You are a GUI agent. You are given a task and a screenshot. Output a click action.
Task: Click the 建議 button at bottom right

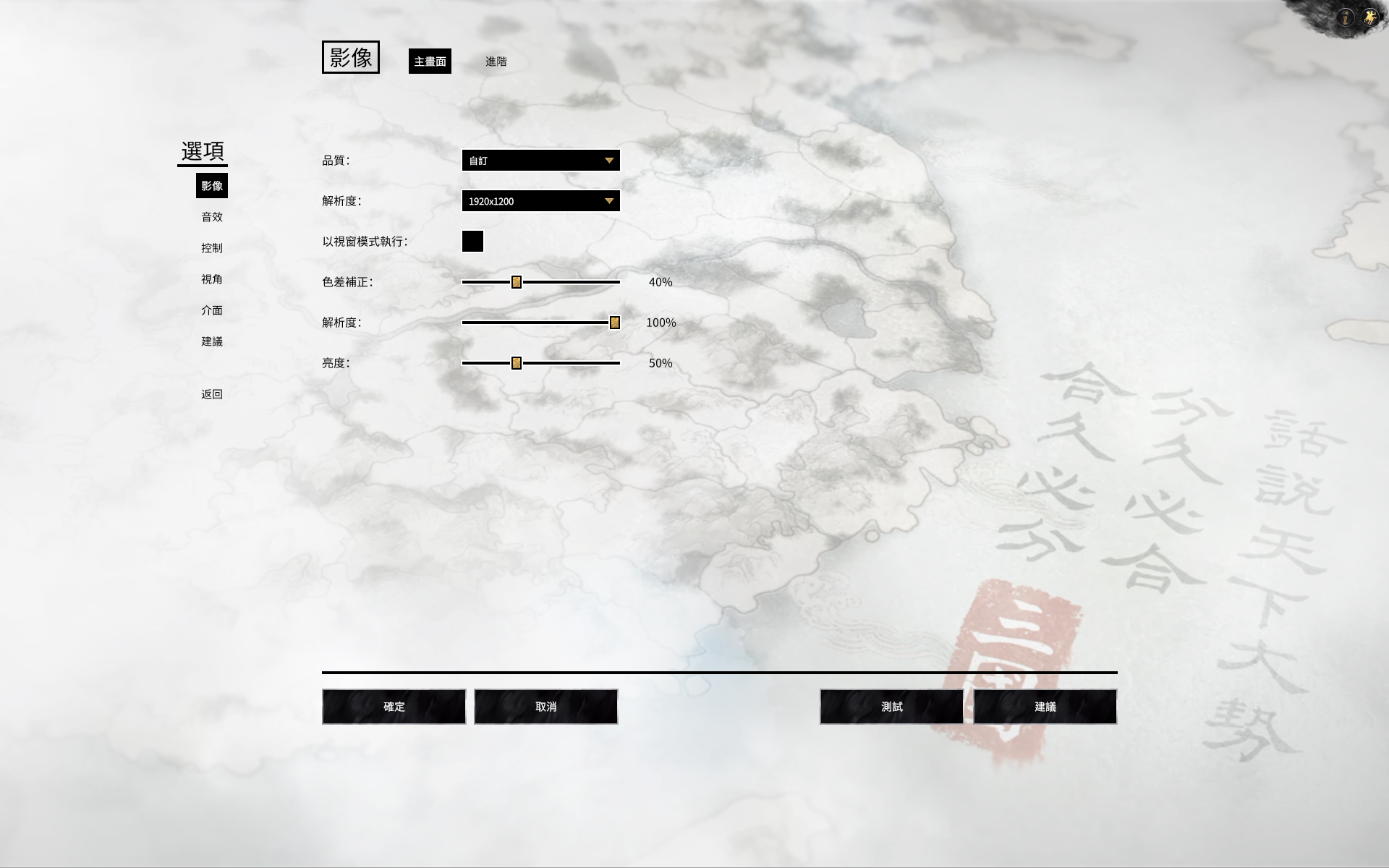pyautogui.click(x=1045, y=707)
